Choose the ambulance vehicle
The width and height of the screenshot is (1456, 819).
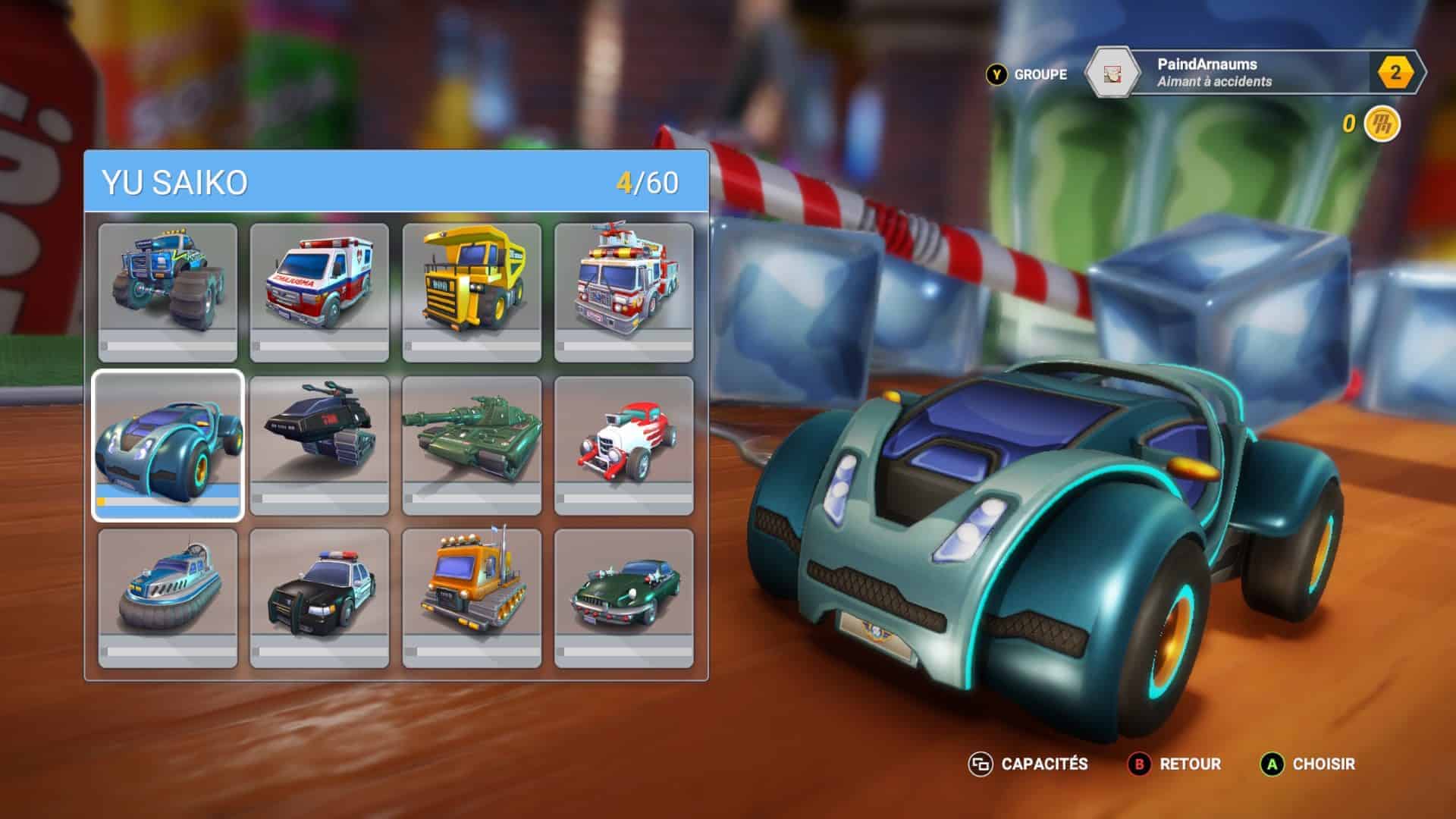(x=319, y=293)
